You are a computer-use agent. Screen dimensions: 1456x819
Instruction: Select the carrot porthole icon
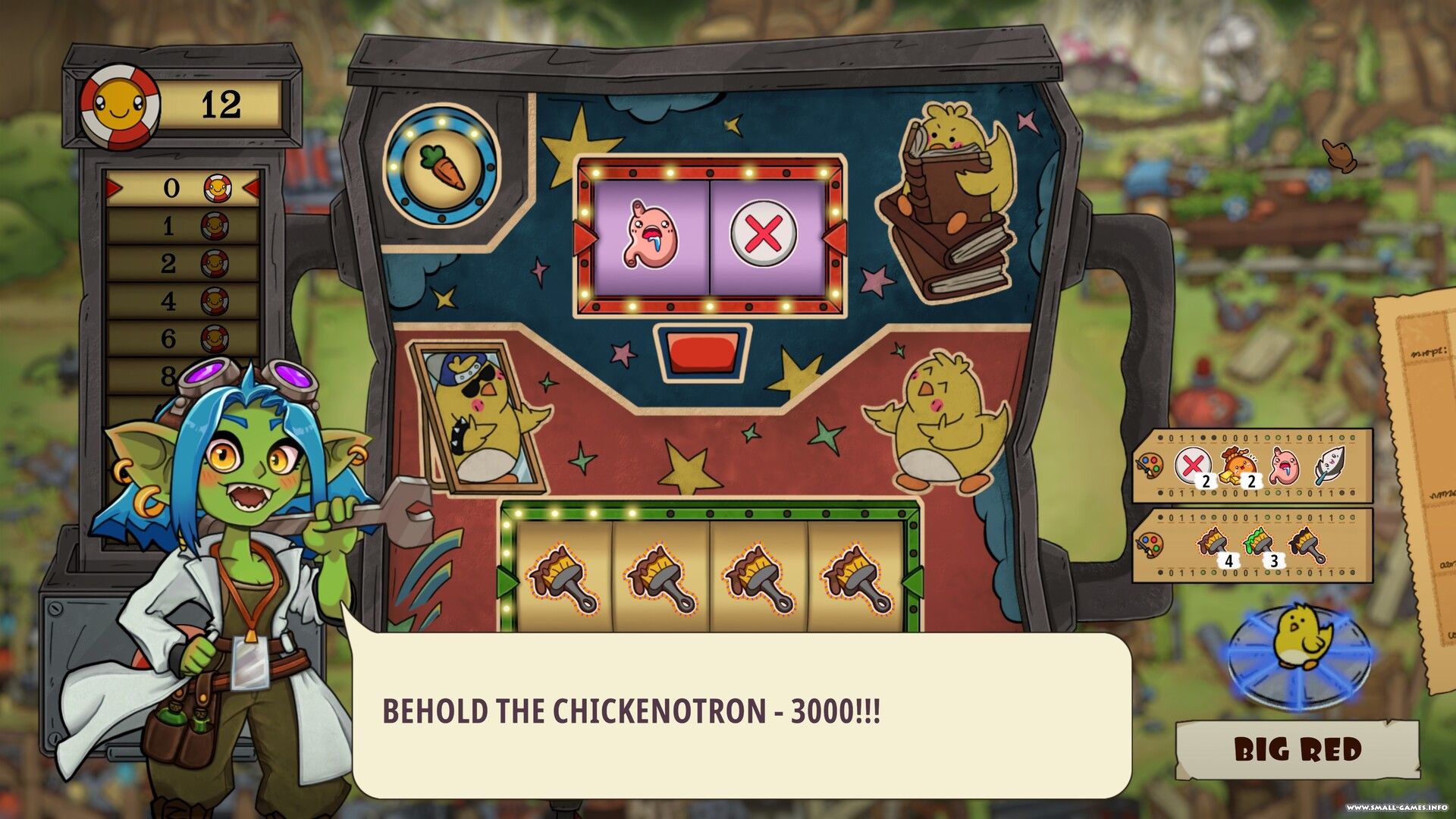[x=441, y=166]
